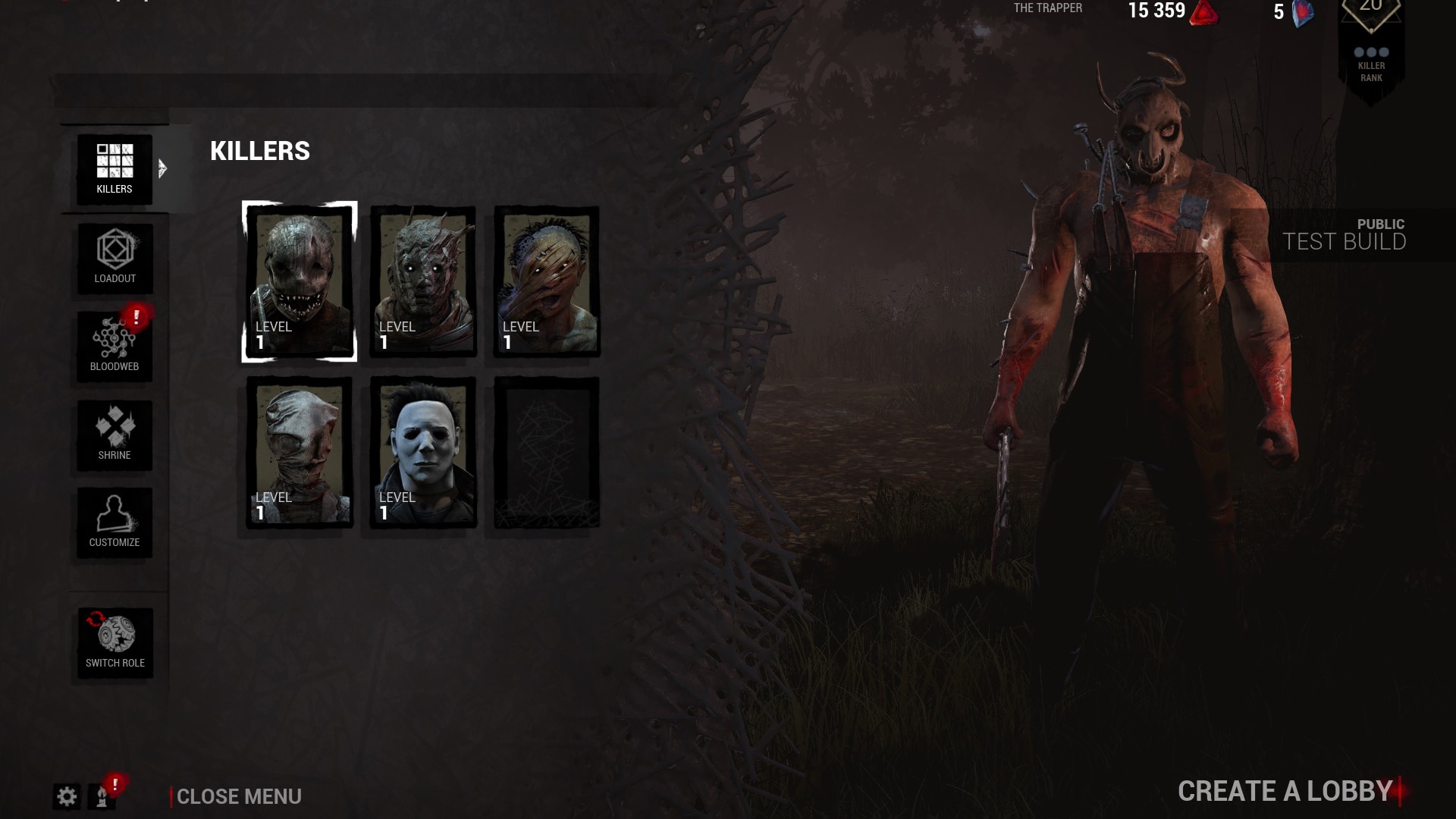Select the Trapper killer portrait
This screenshot has width=1456, height=819.
300,281
